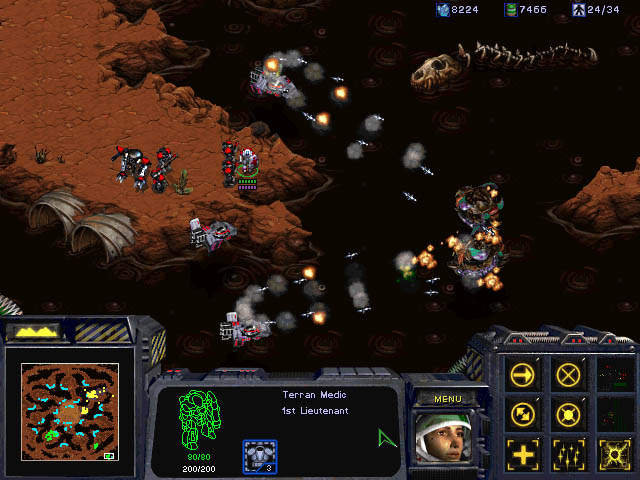640x480 pixels.
Task: Click the Medic portrait
Action: click(x=441, y=436)
